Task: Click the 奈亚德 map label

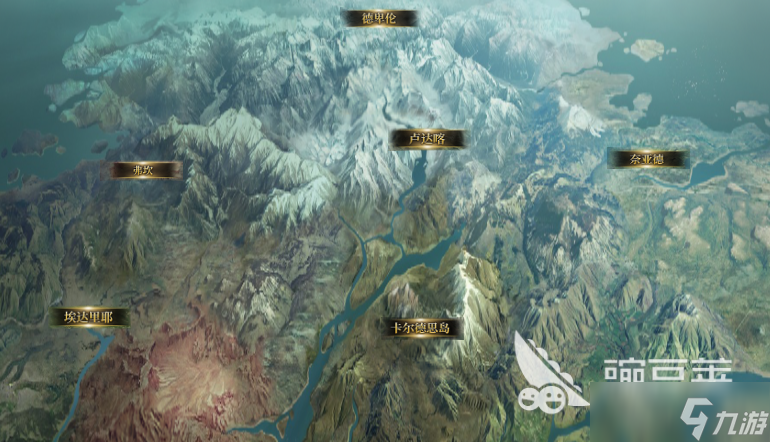Action: point(648,158)
